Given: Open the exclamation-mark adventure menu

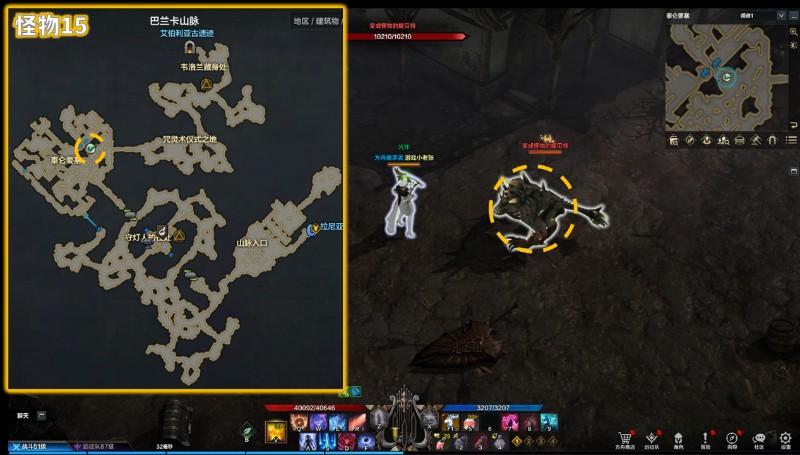Looking at the screenshot, I should point(705,437).
